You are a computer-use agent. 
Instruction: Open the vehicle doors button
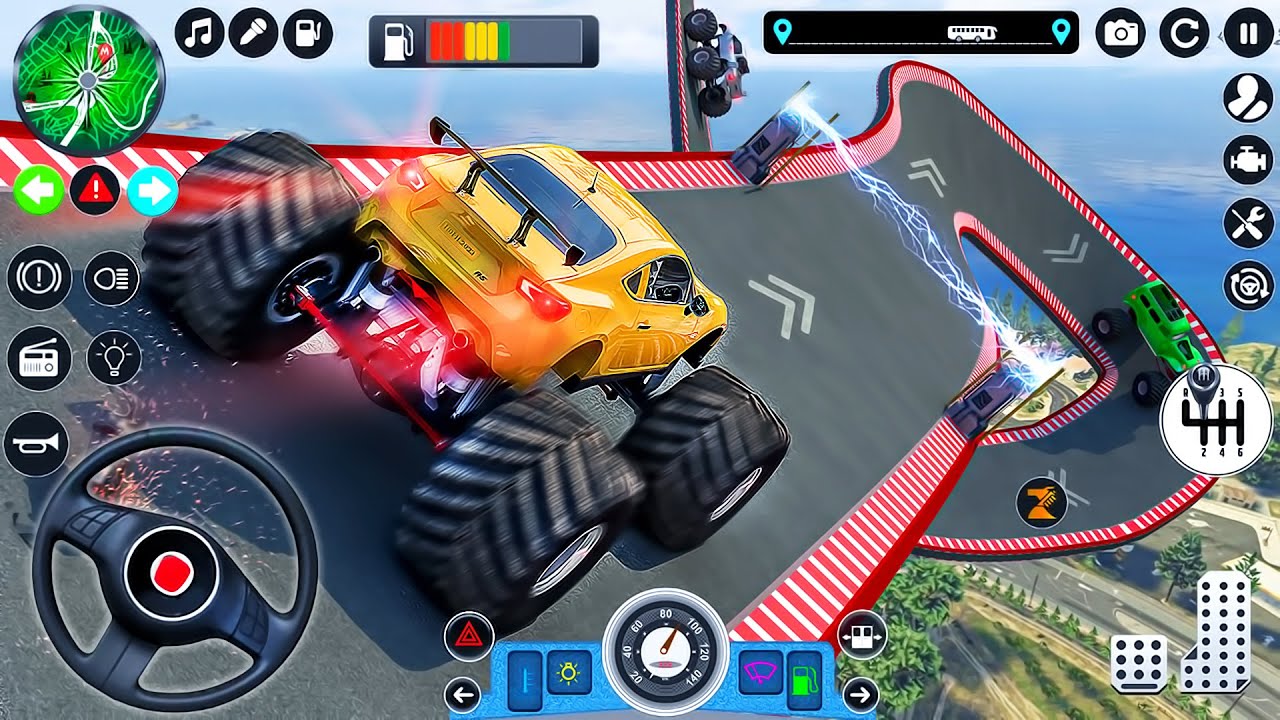point(861,634)
